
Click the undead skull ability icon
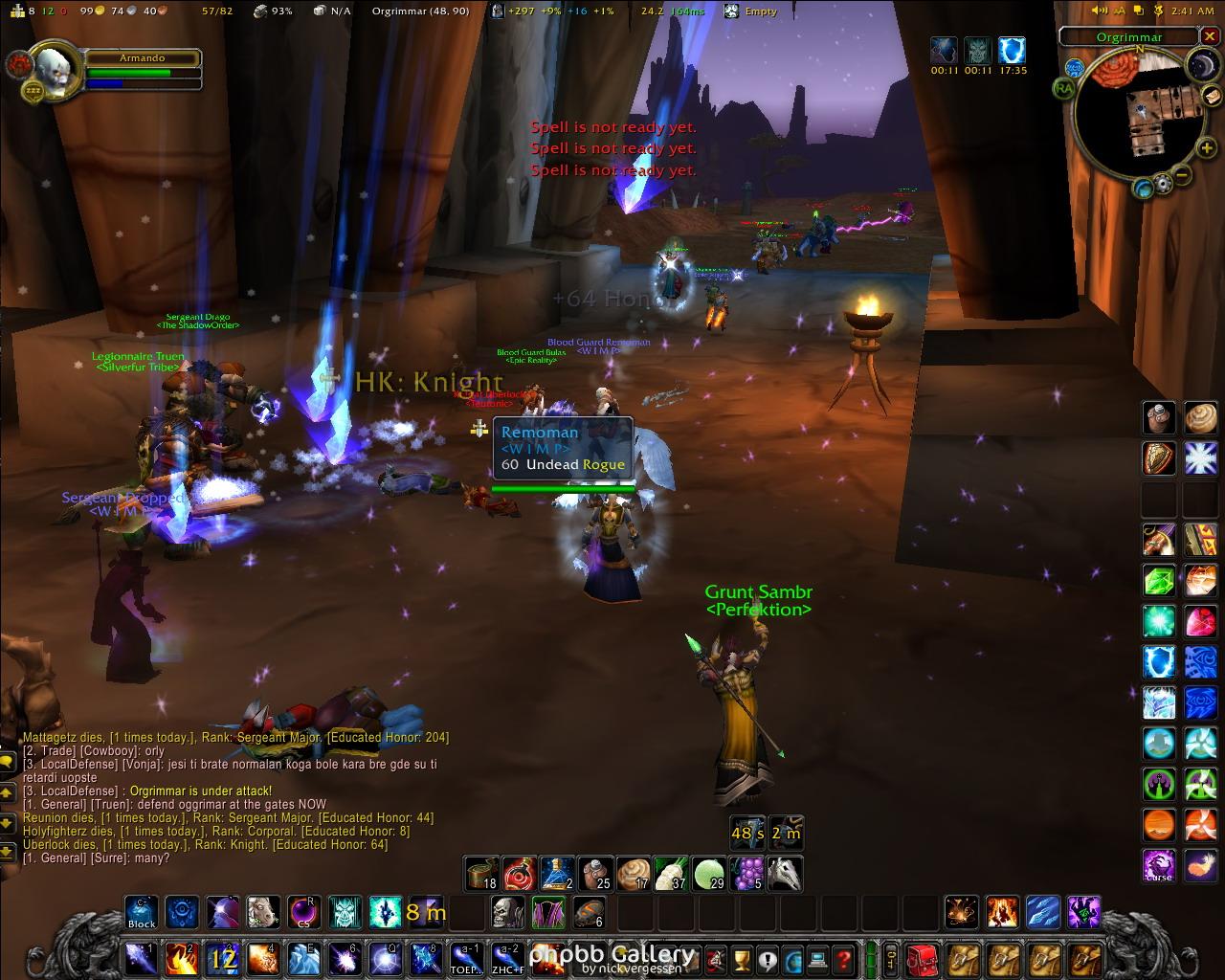point(508,913)
